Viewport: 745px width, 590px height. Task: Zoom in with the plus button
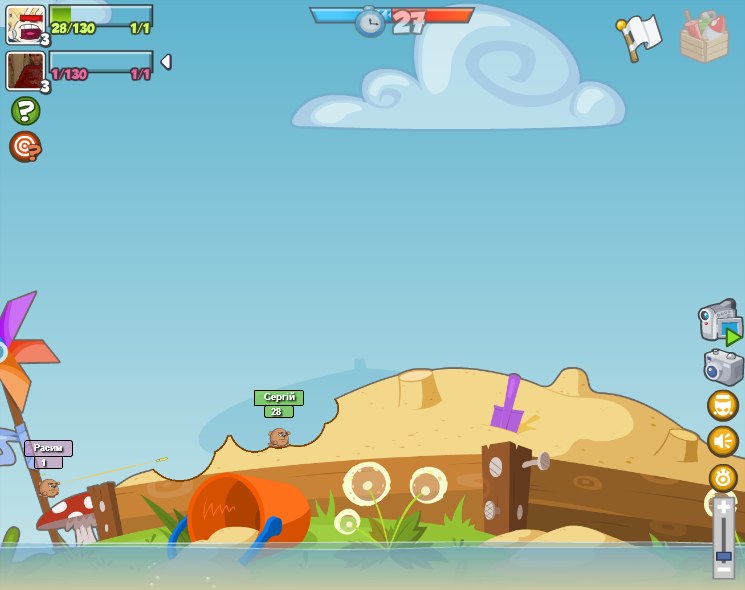coord(723,508)
